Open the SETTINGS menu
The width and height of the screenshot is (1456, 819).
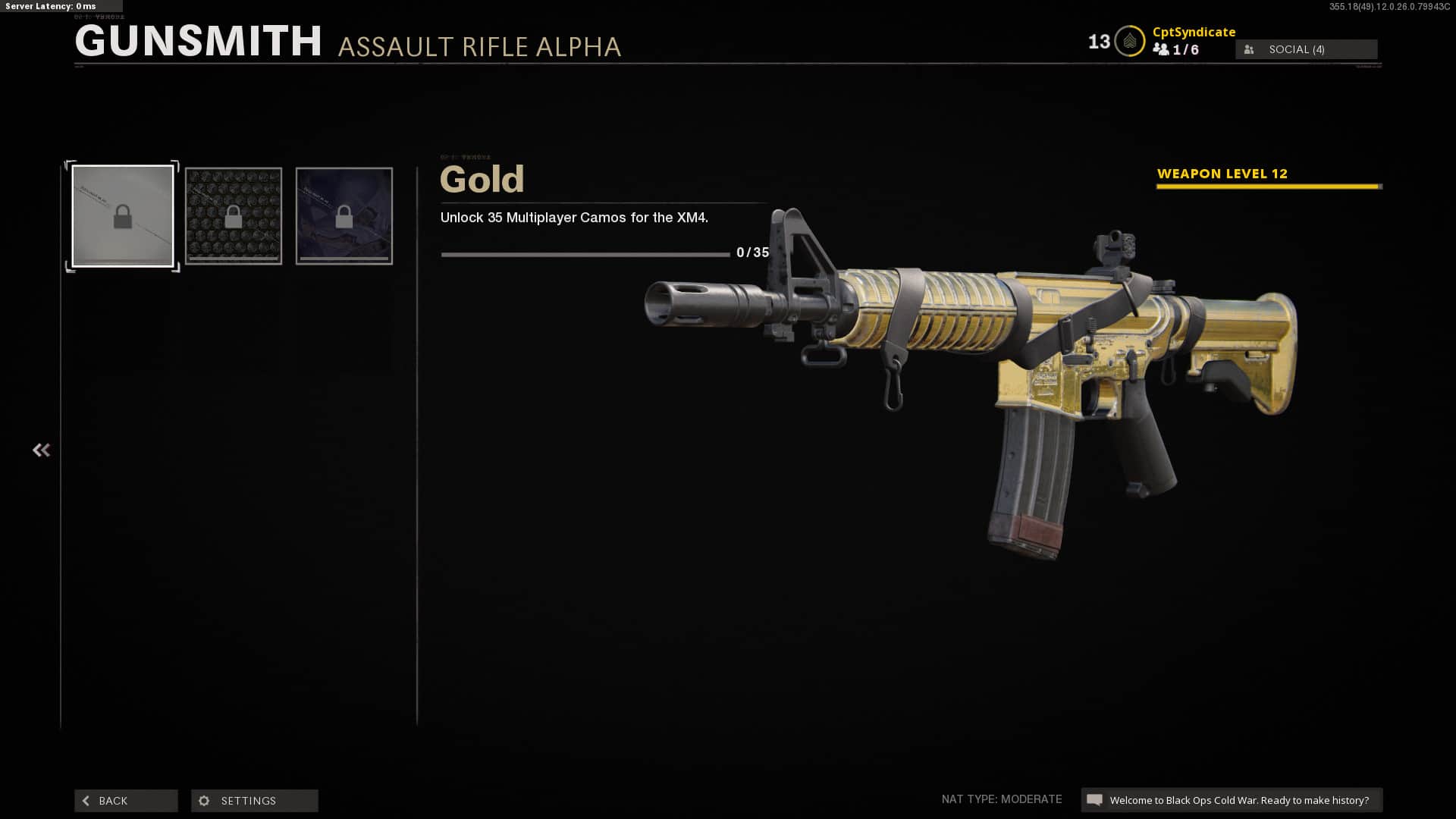pos(254,801)
